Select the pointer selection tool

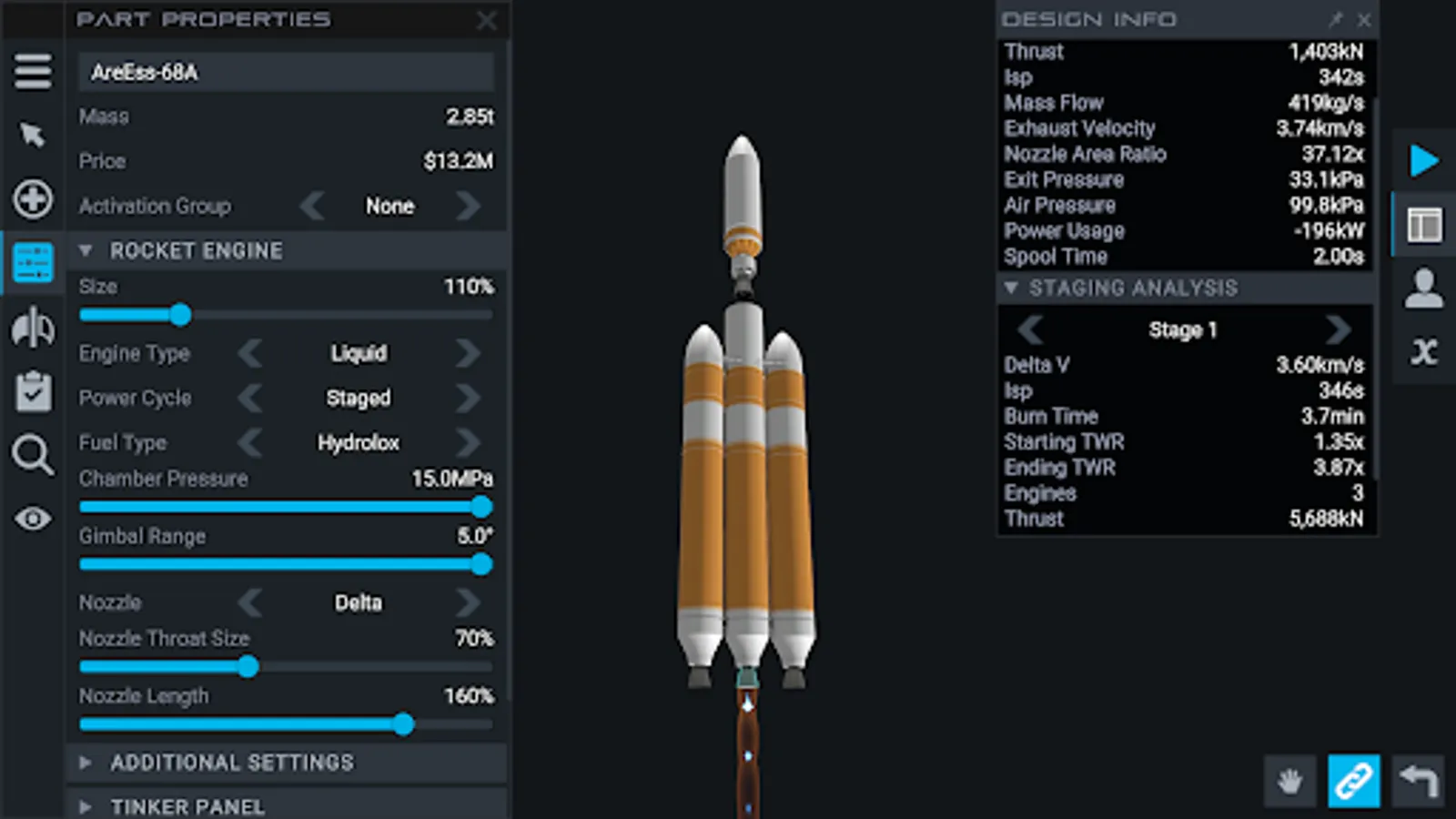(x=32, y=135)
